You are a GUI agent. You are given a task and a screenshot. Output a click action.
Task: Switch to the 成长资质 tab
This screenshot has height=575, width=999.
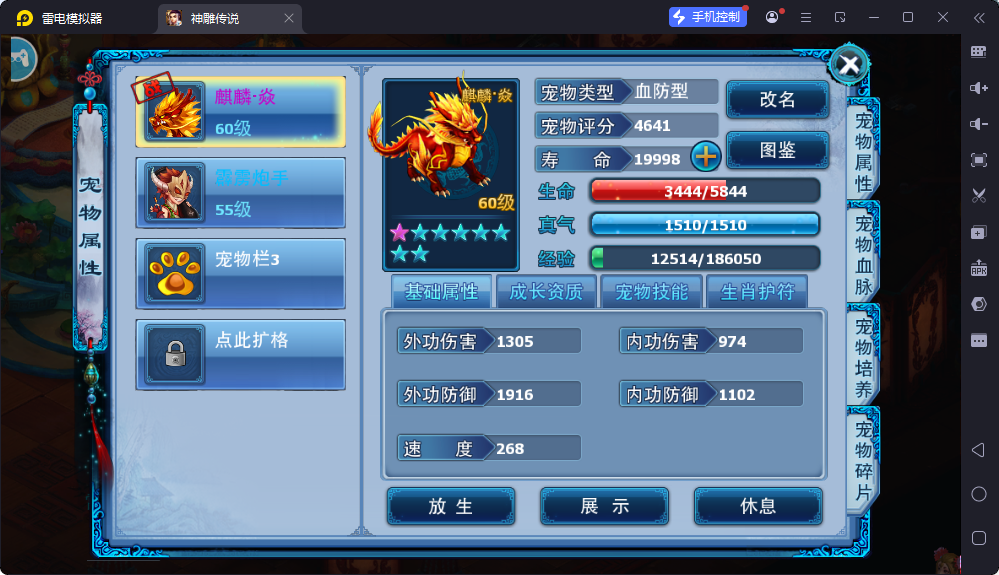tap(546, 292)
